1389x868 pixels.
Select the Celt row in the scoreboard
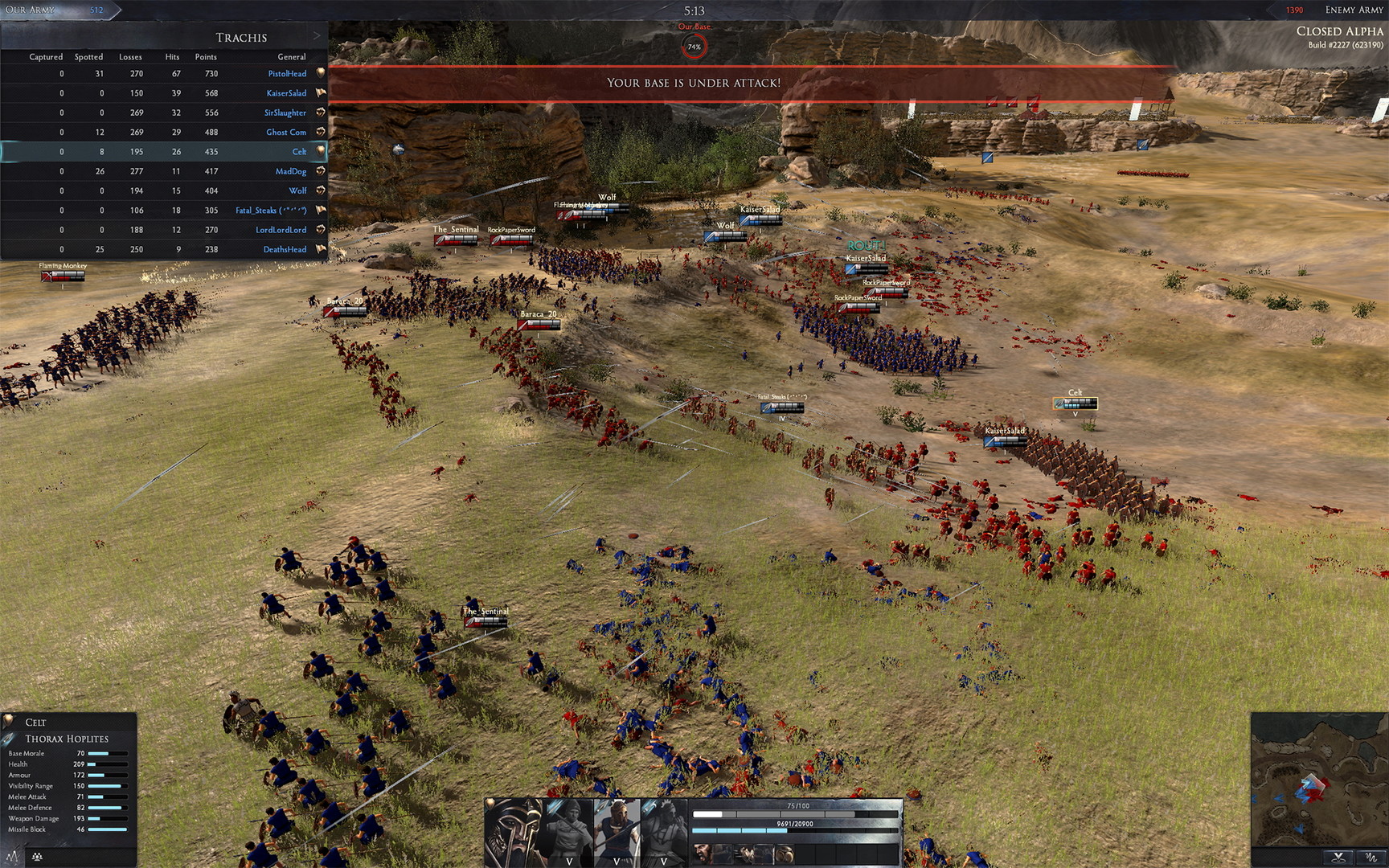click(161, 151)
